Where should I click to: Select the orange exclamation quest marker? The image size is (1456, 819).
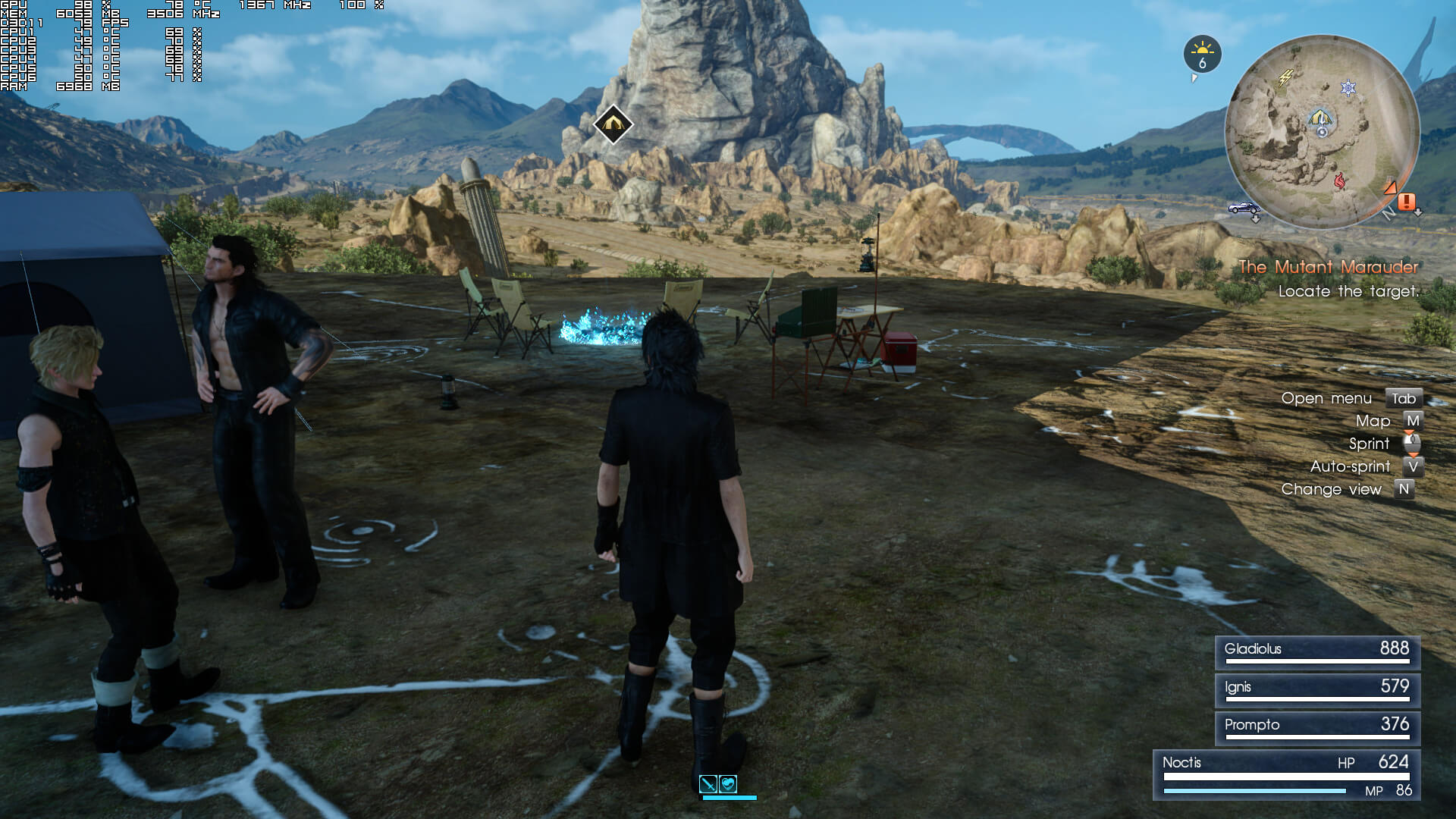[x=1407, y=201]
